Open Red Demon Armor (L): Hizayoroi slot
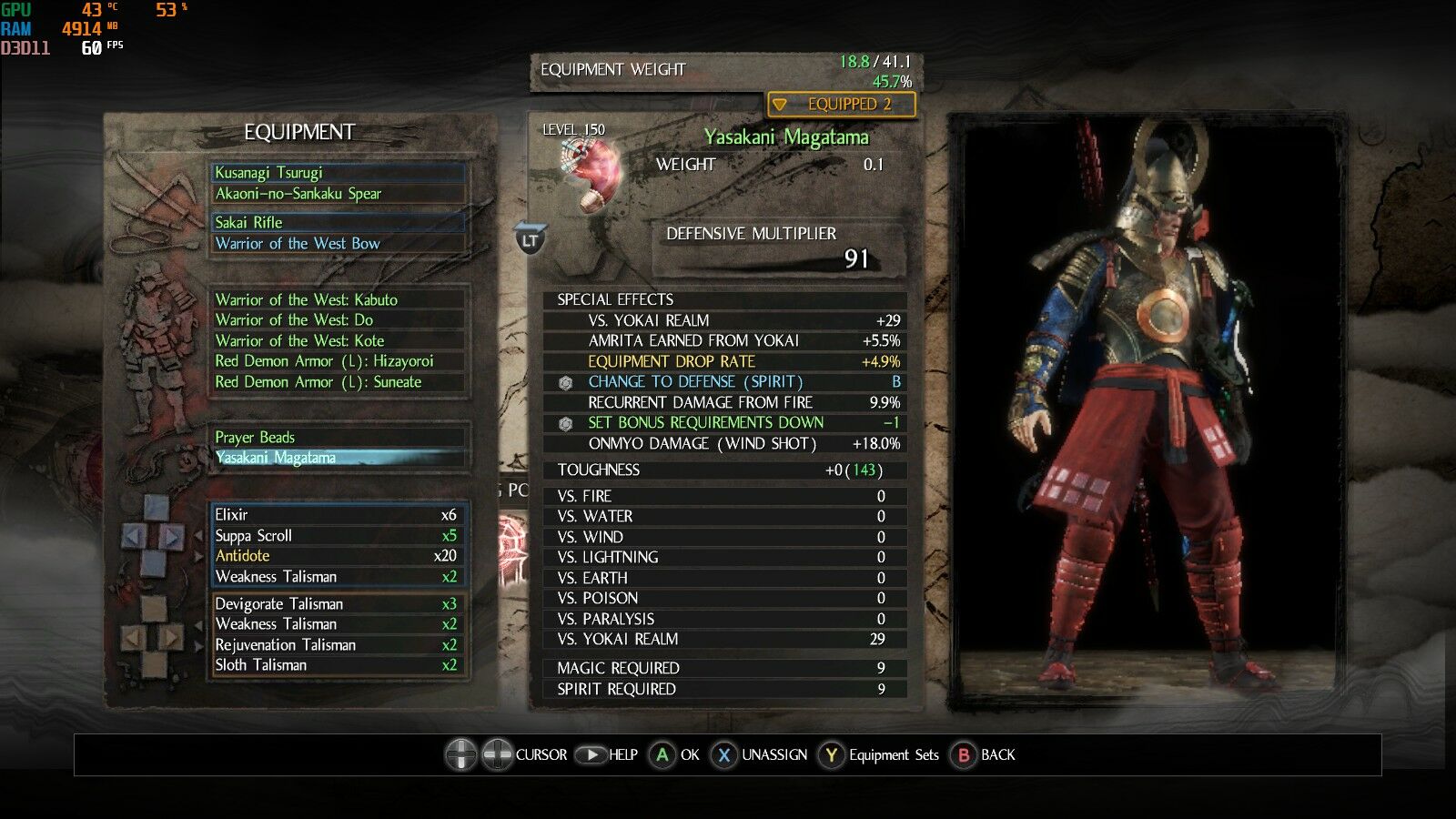This screenshot has height=819, width=1456. pos(338,361)
